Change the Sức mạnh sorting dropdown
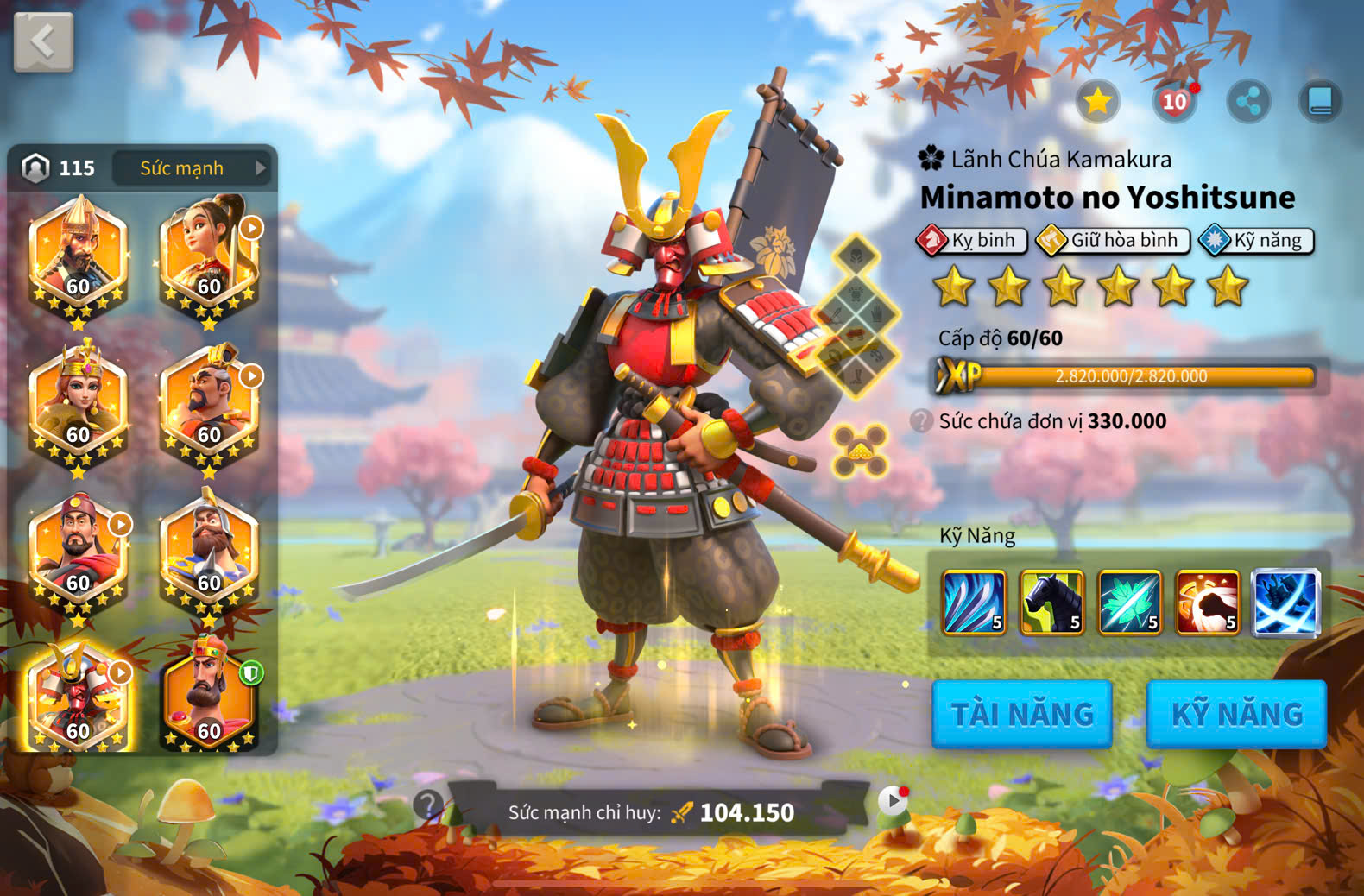The width and height of the screenshot is (1364, 896). coord(192,167)
